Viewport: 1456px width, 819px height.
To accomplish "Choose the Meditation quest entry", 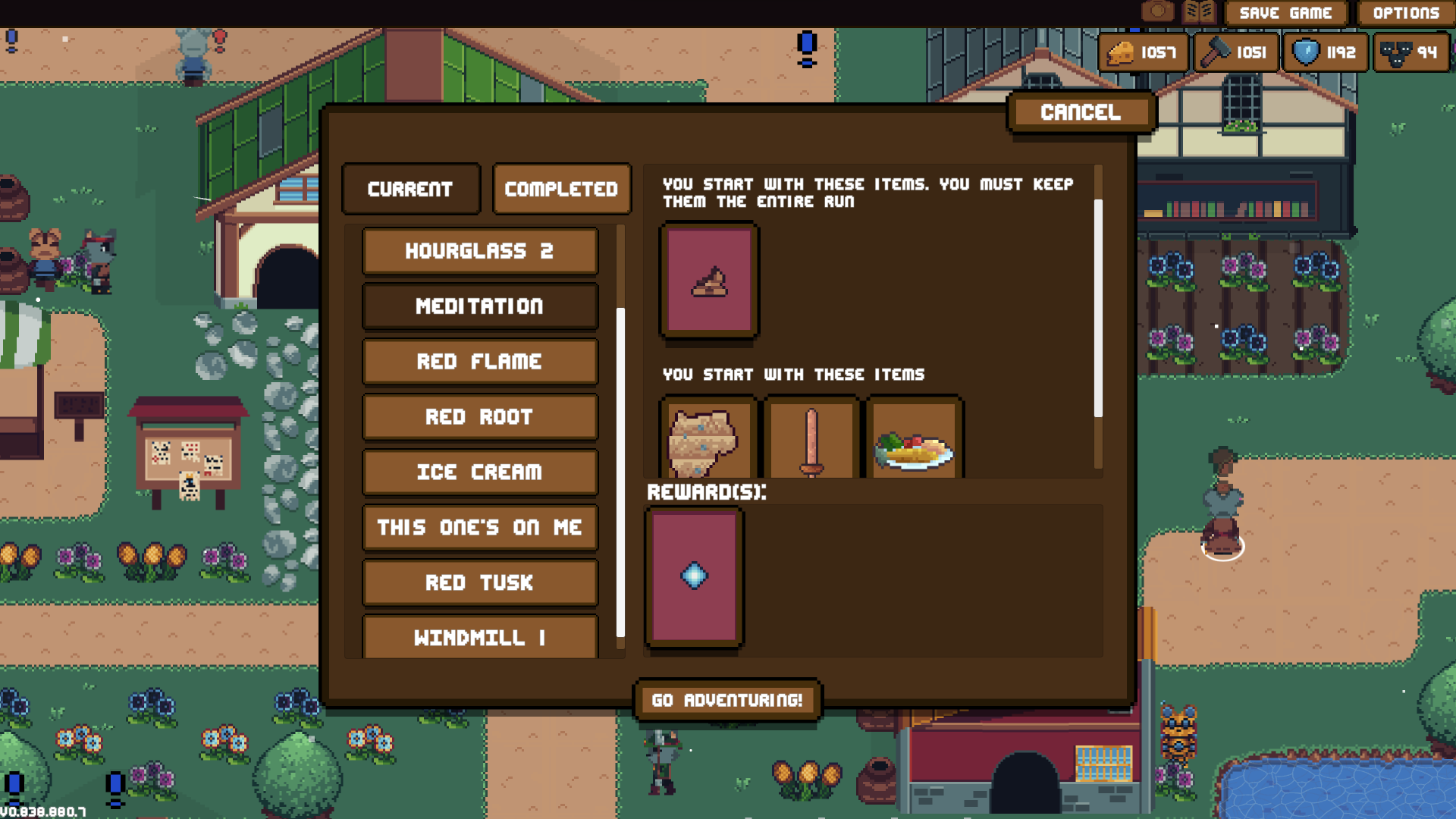I will click(x=479, y=306).
